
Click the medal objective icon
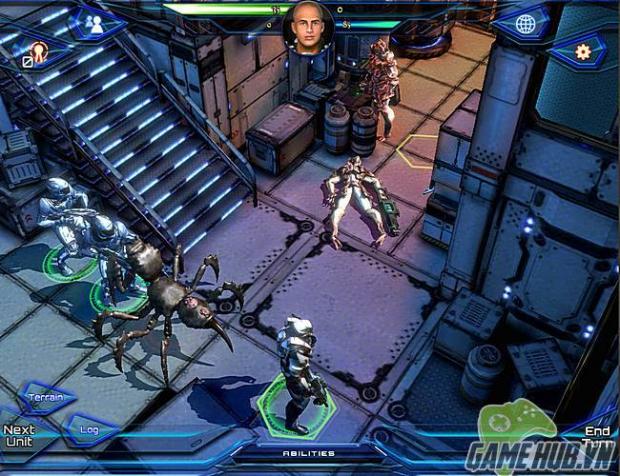tap(40, 52)
